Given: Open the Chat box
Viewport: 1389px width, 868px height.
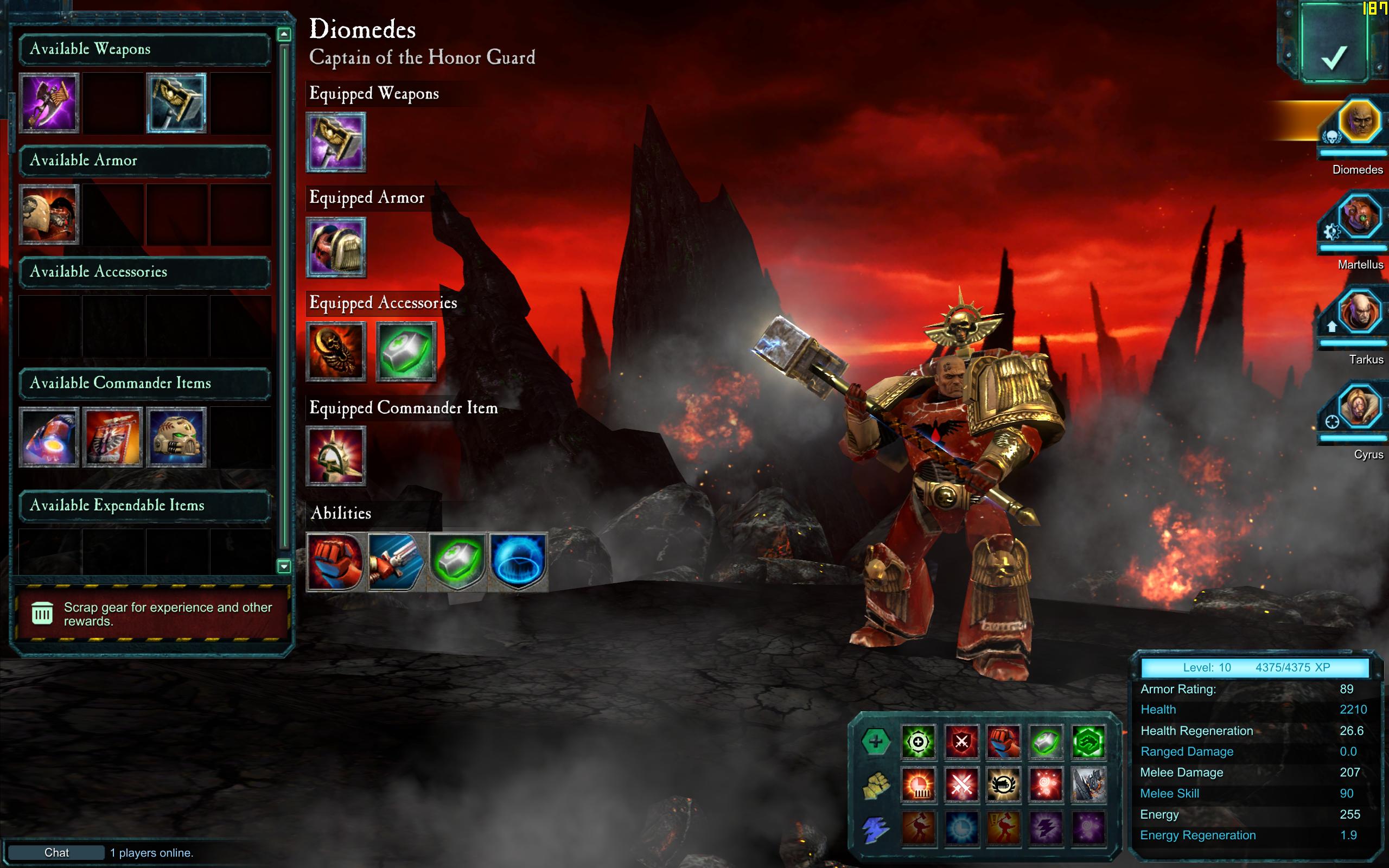Looking at the screenshot, I should pos(56,852).
